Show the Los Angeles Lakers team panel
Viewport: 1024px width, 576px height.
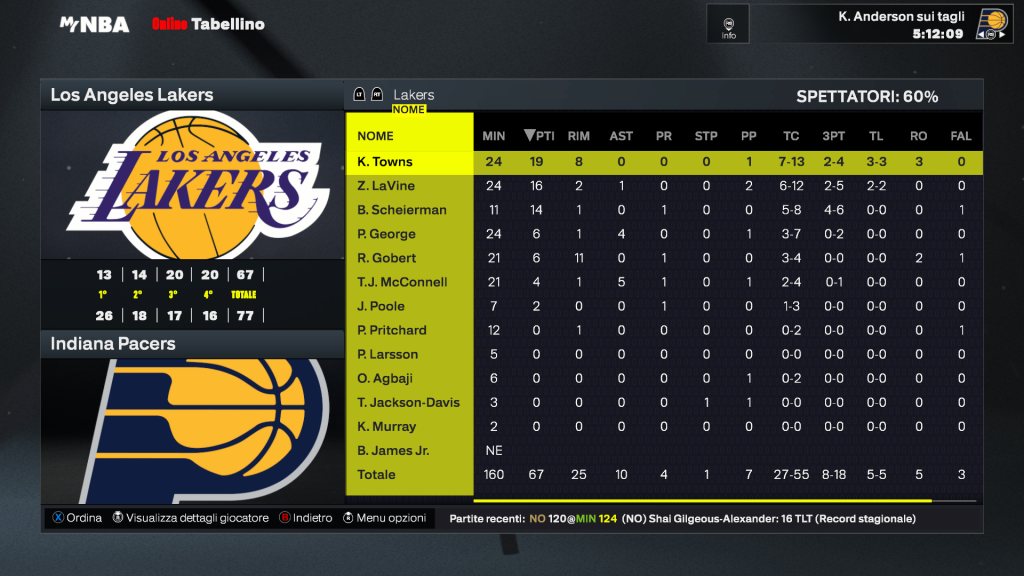132,95
